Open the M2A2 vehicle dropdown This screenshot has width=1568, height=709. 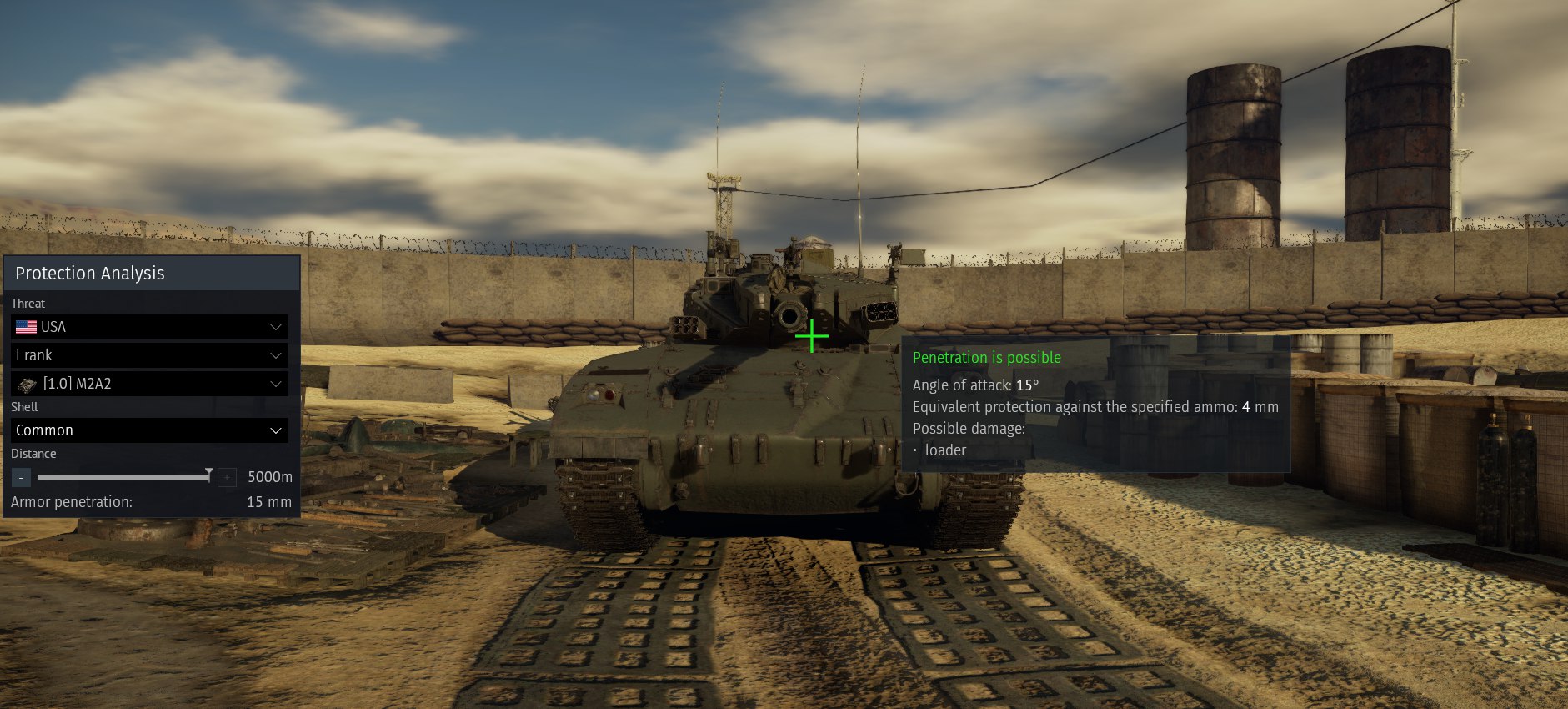click(149, 384)
